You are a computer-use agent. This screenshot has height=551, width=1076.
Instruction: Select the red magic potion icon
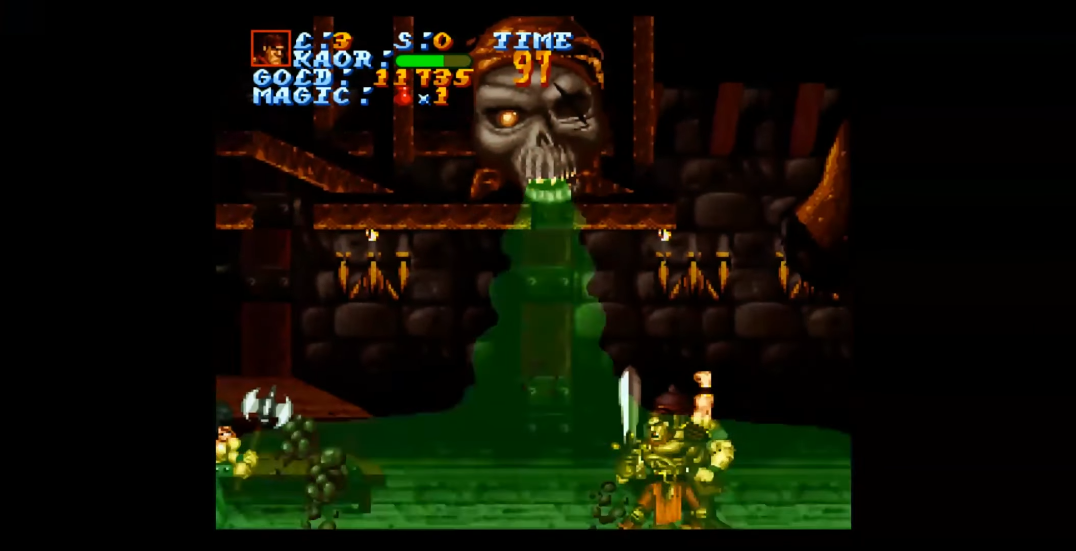[x=403, y=96]
